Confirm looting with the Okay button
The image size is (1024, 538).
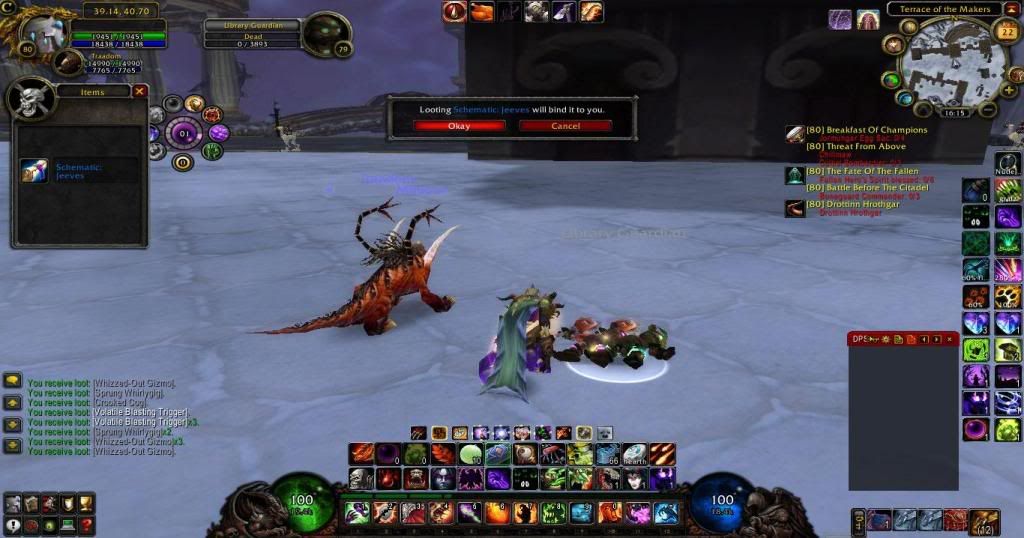(x=459, y=126)
